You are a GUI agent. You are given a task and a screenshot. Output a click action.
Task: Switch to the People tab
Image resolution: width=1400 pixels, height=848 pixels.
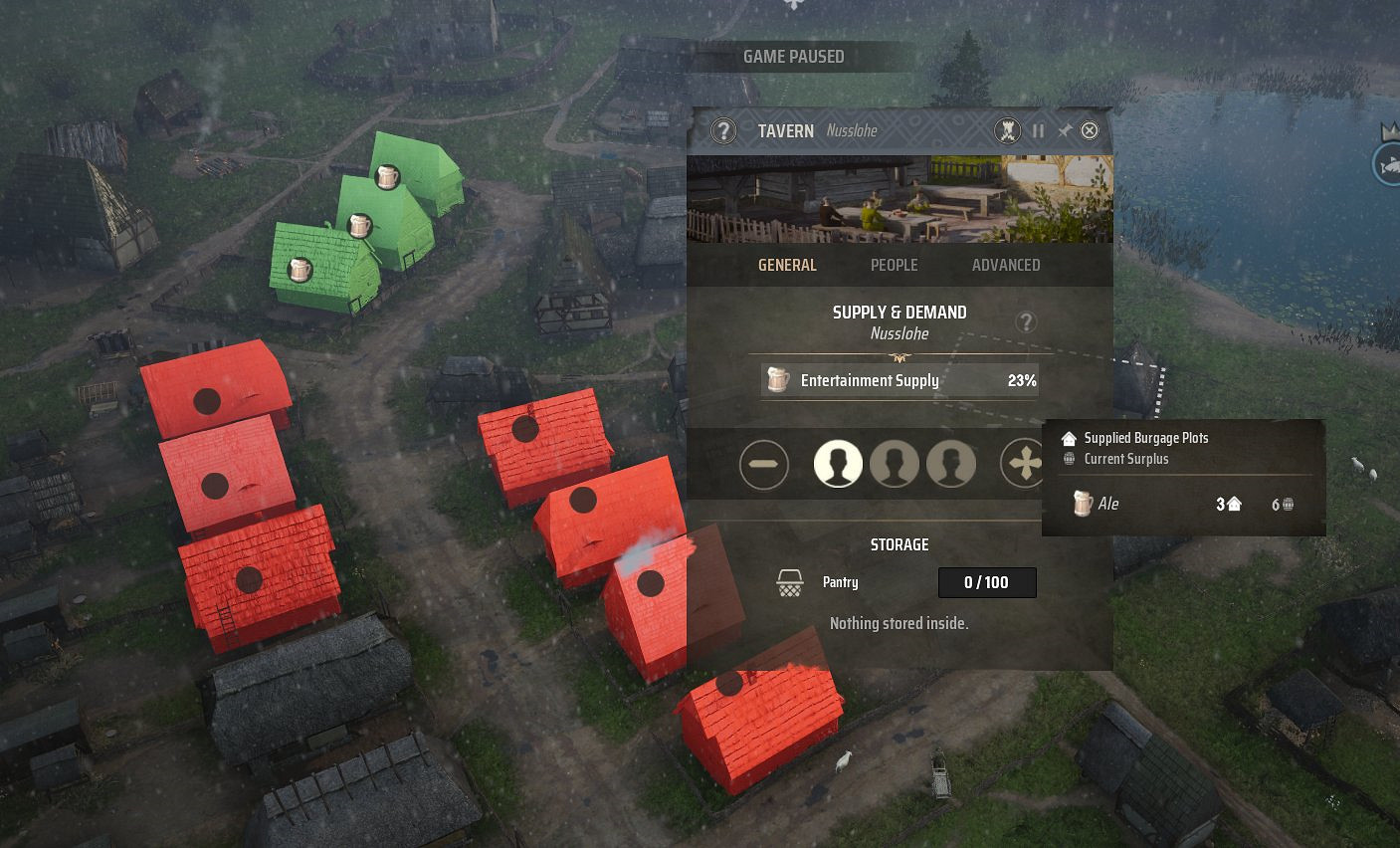click(x=894, y=265)
